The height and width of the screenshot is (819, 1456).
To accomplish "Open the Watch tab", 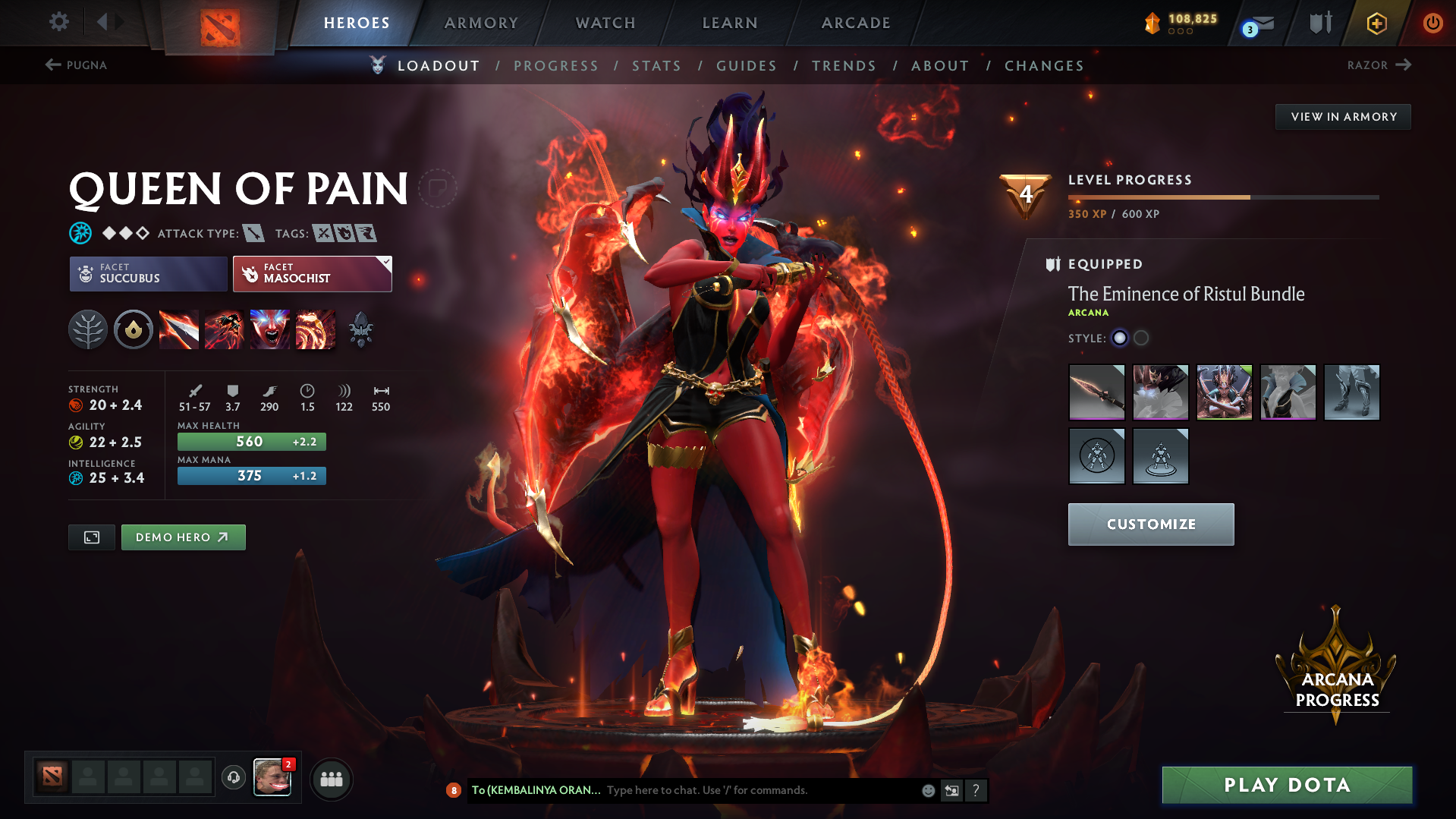I will (605, 23).
